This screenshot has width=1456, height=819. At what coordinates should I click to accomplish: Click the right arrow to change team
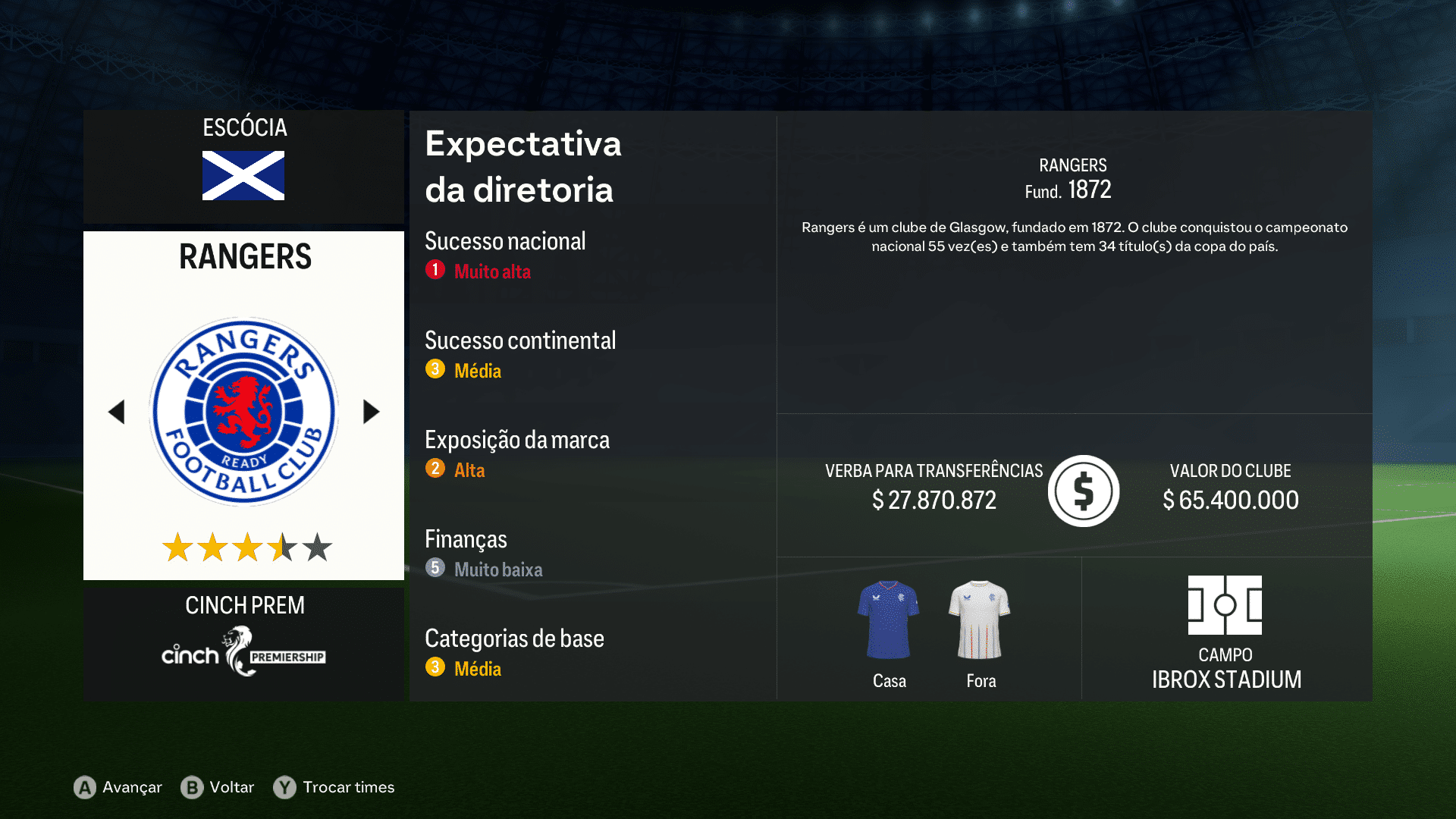click(x=371, y=410)
